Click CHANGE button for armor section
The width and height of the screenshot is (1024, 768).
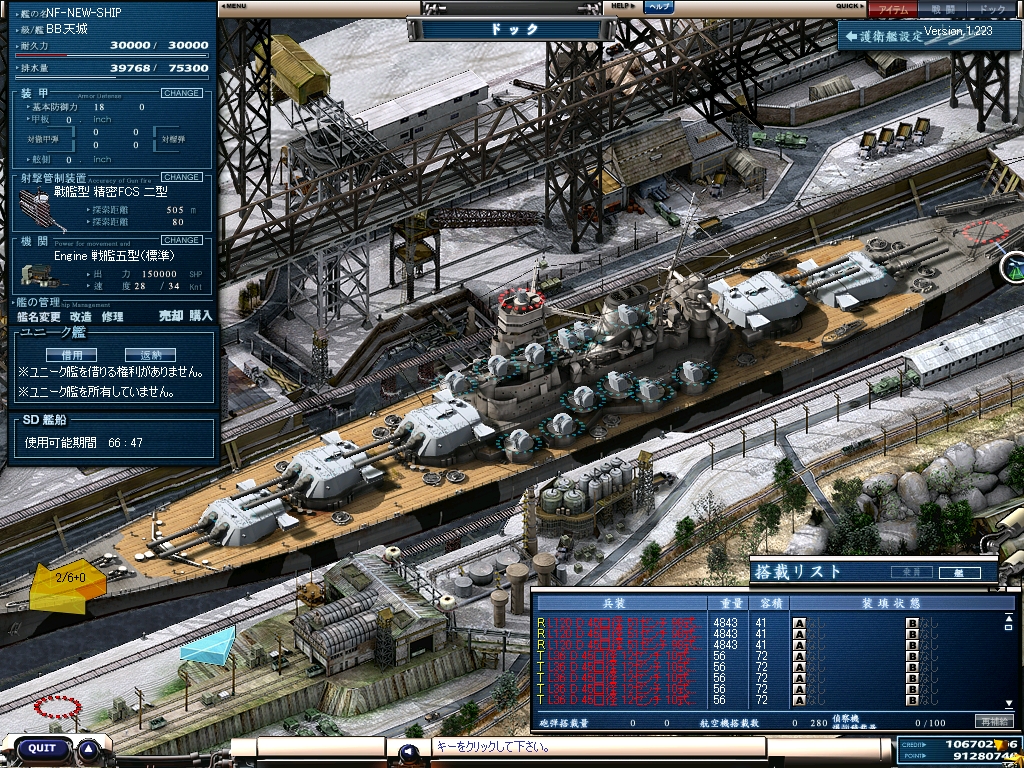[181, 93]
